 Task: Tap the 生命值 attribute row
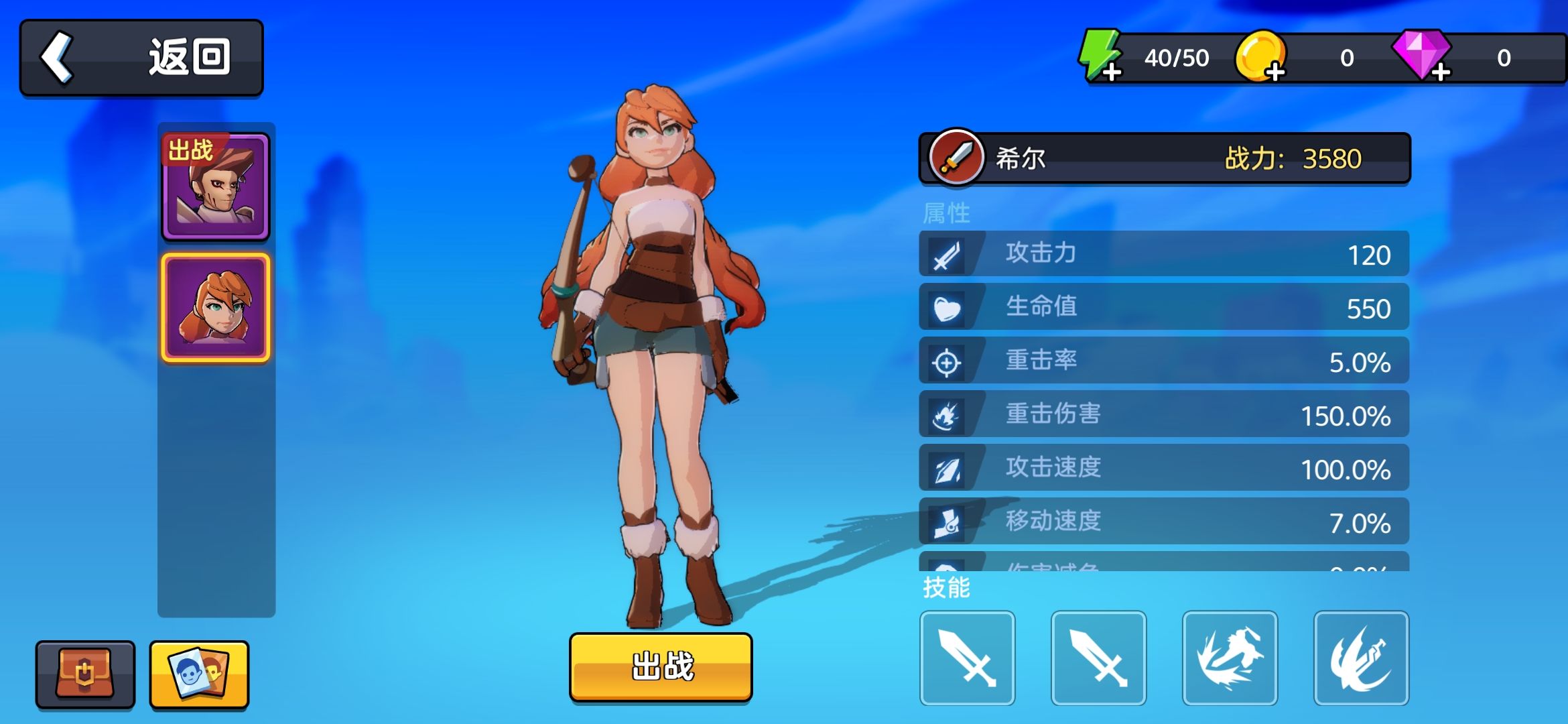coord(1164,307)
